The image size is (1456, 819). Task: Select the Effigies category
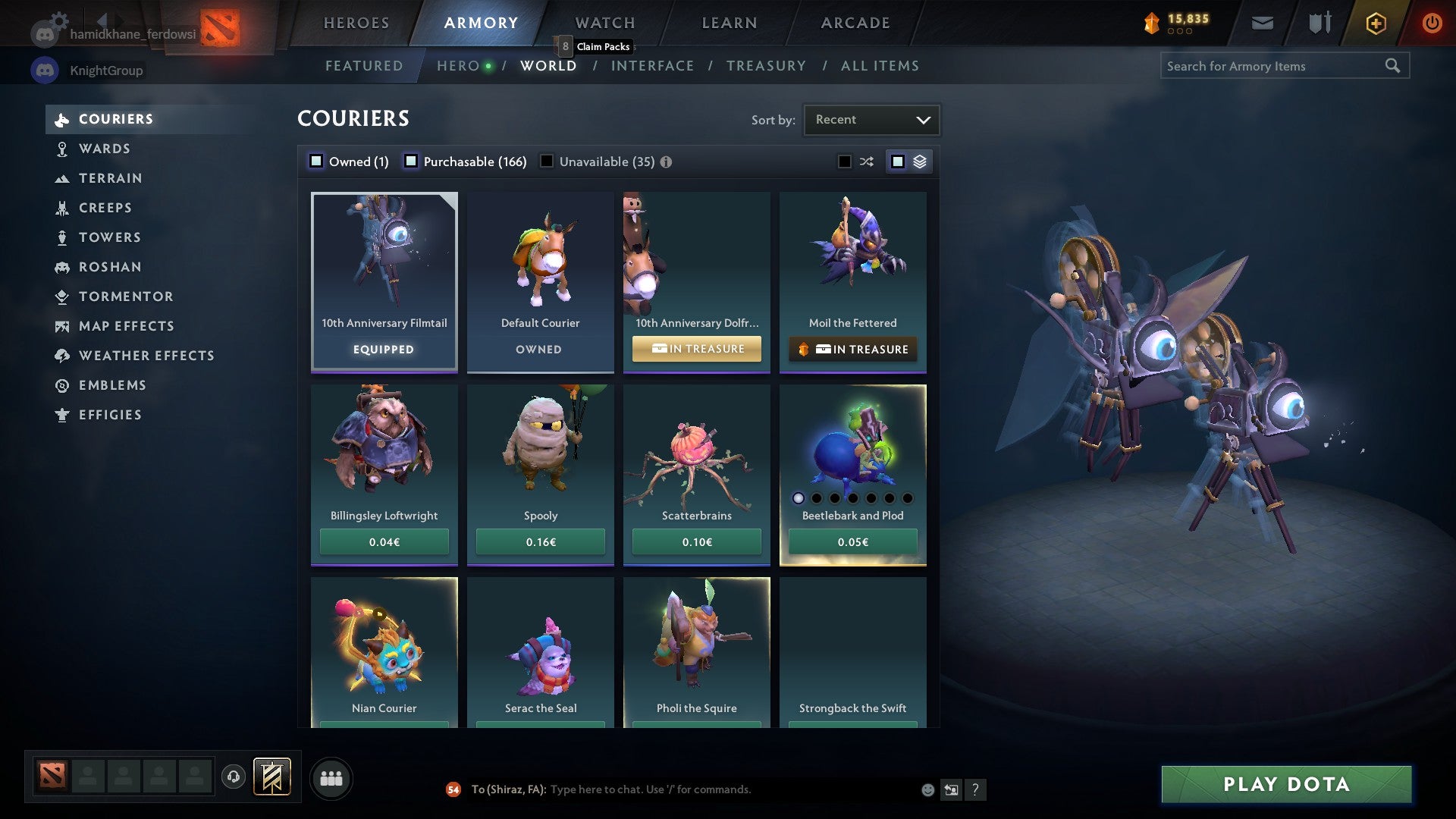point(110,415)
